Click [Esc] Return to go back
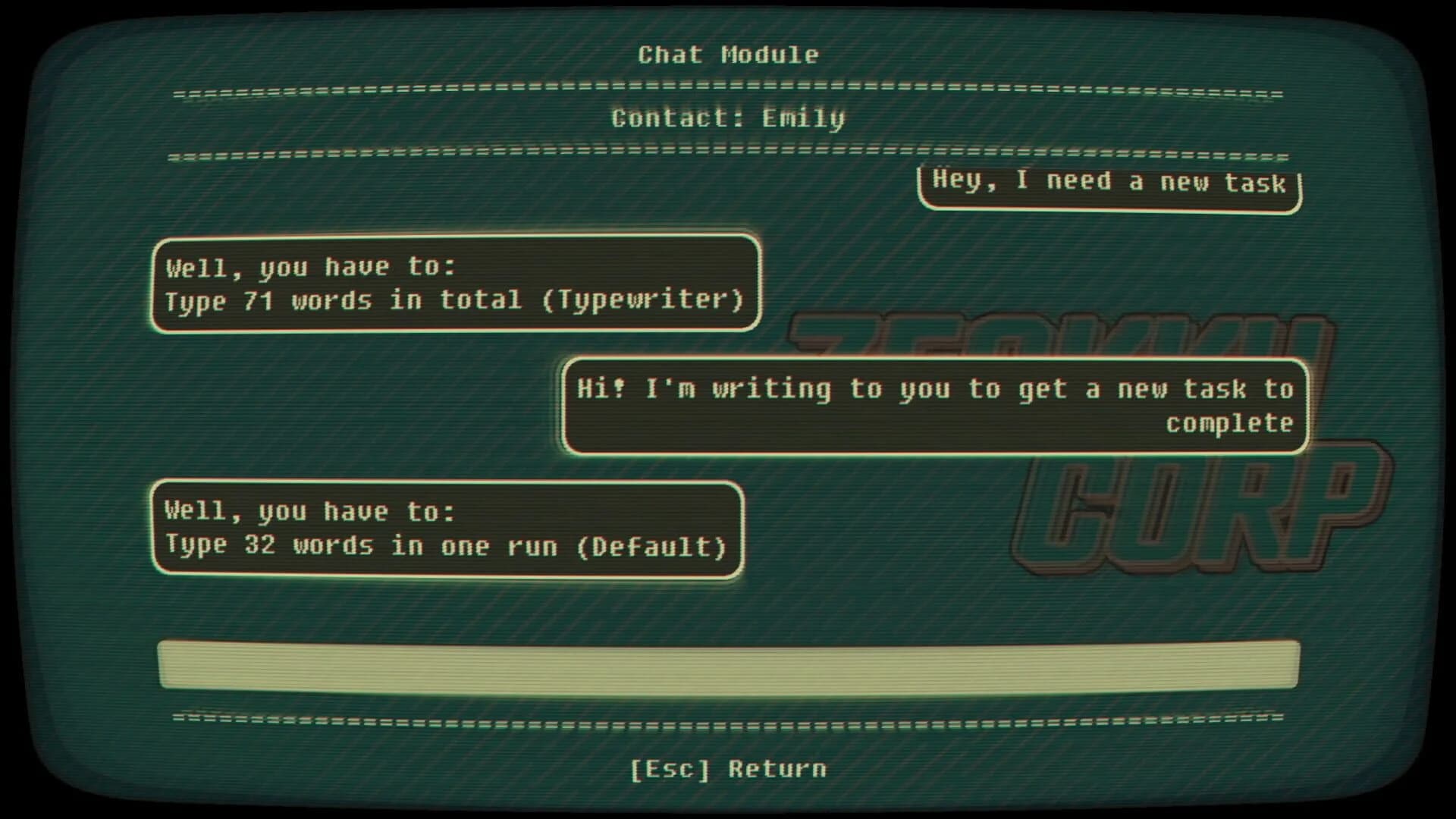The width and height of the screenshot is (1456, 819). click(726, 768)
